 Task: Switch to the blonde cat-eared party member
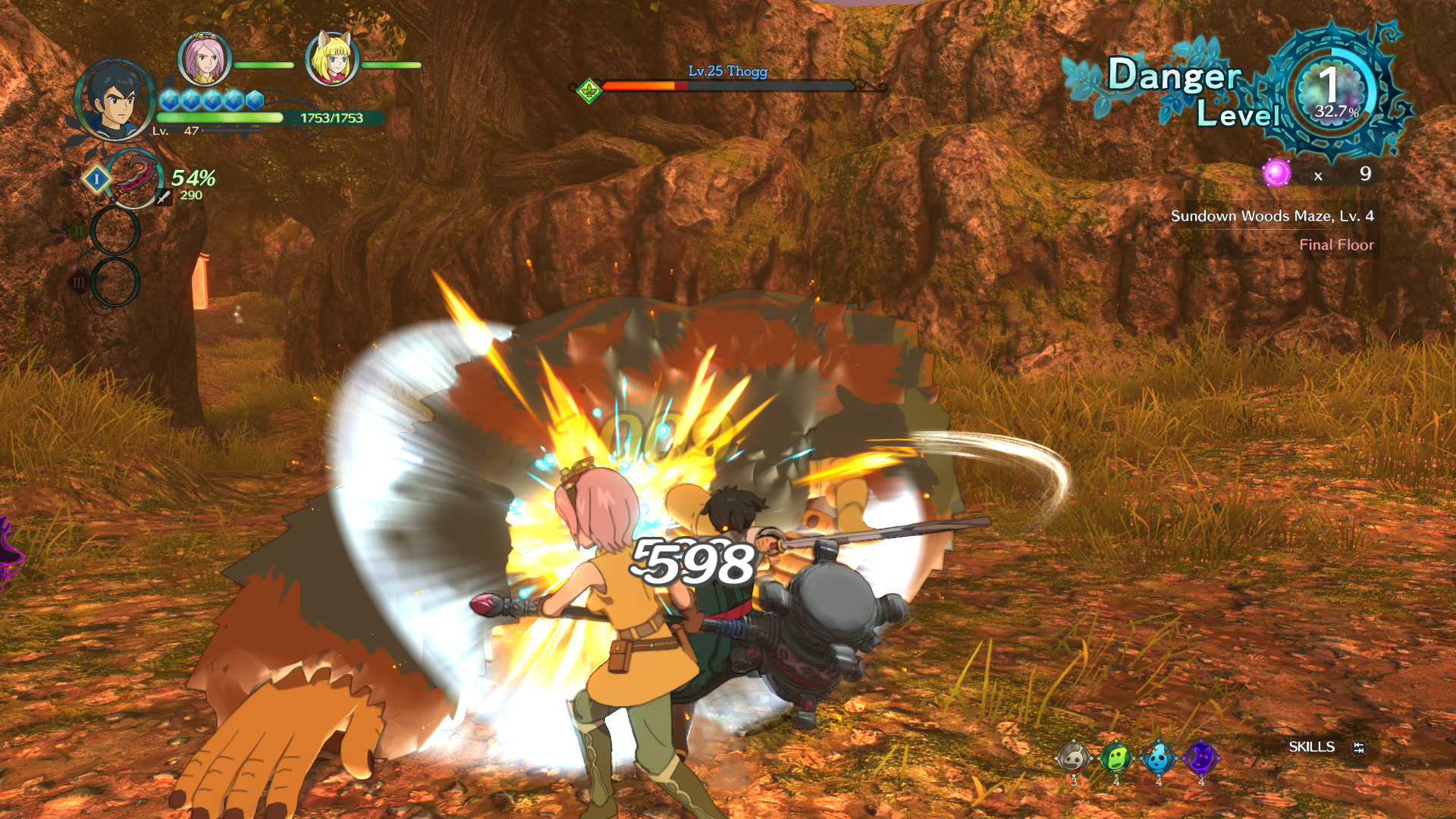[x=331, y=58]
